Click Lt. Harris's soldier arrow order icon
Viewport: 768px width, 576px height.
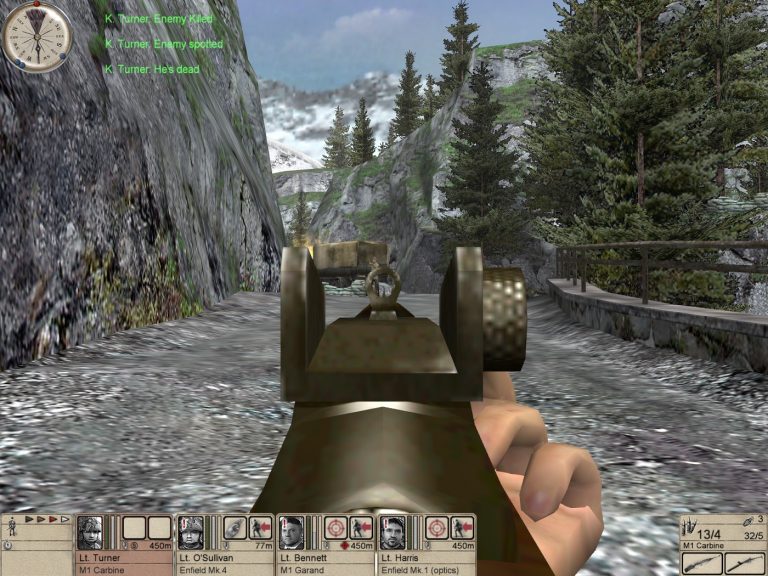462,527
